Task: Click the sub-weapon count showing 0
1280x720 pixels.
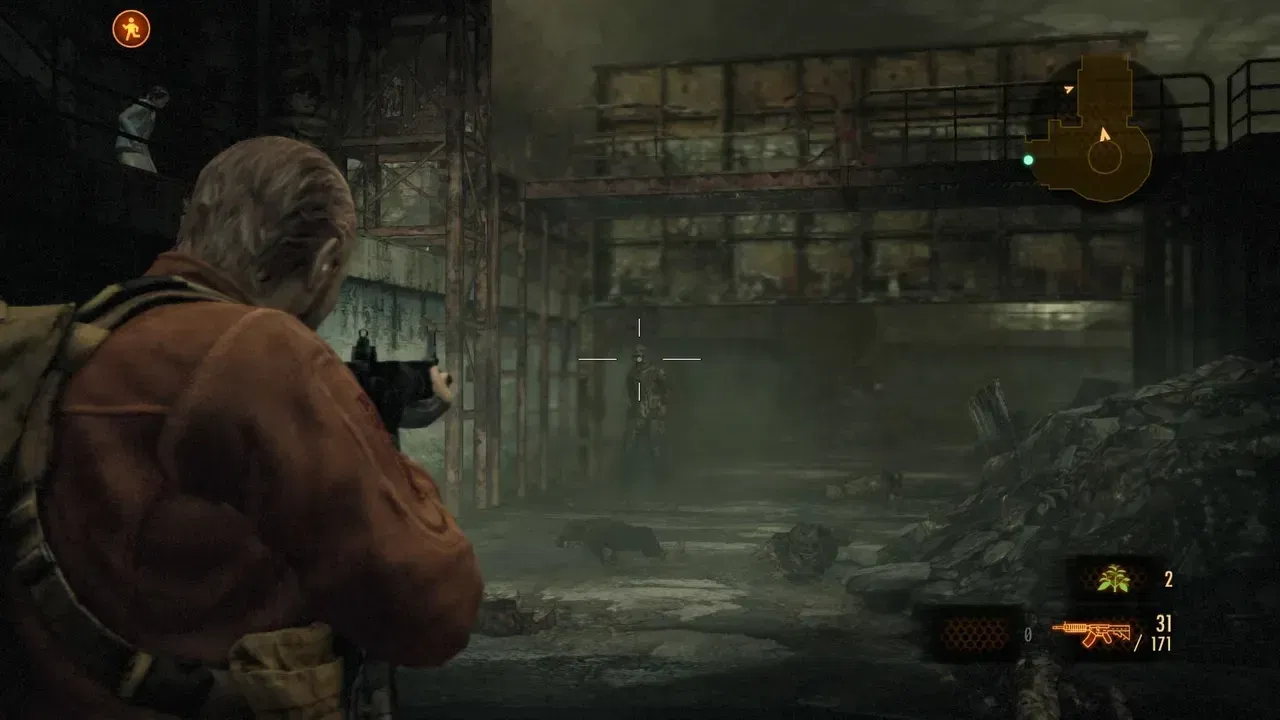Action: [x=1027, y=633]
